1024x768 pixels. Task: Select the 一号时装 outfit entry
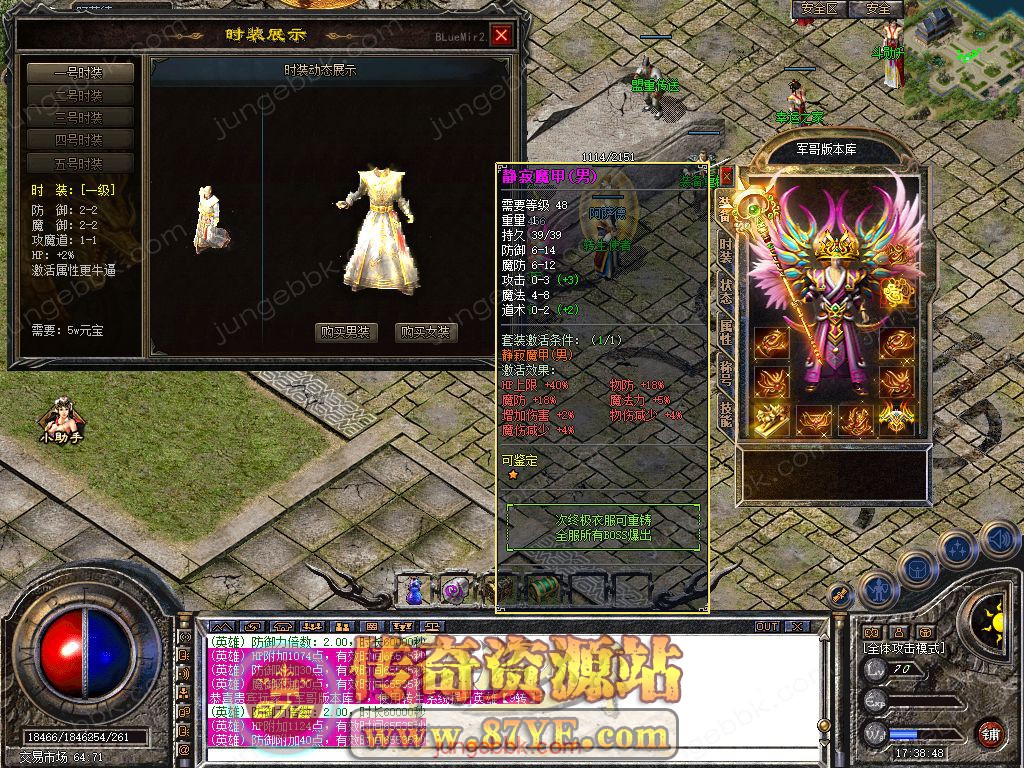click(79, 73)
